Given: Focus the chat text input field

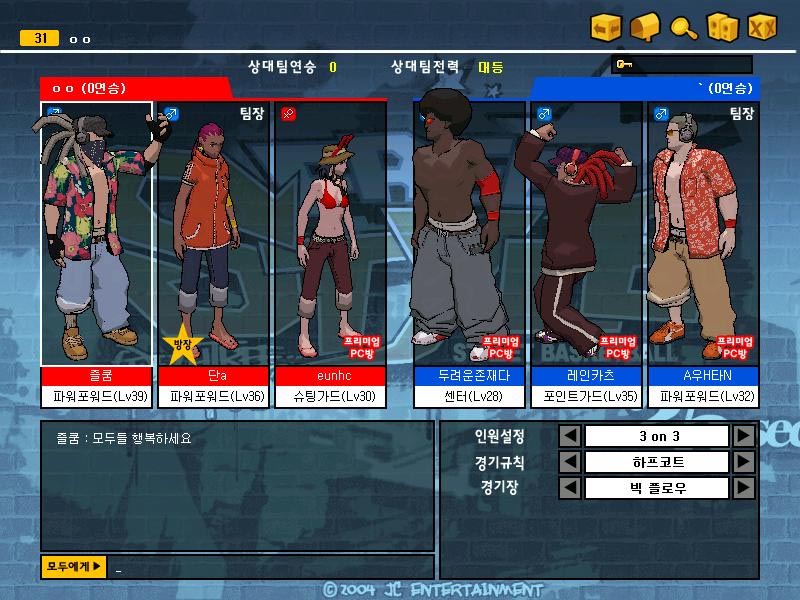Looking at the screenshot, I should (x=270, y=568).
